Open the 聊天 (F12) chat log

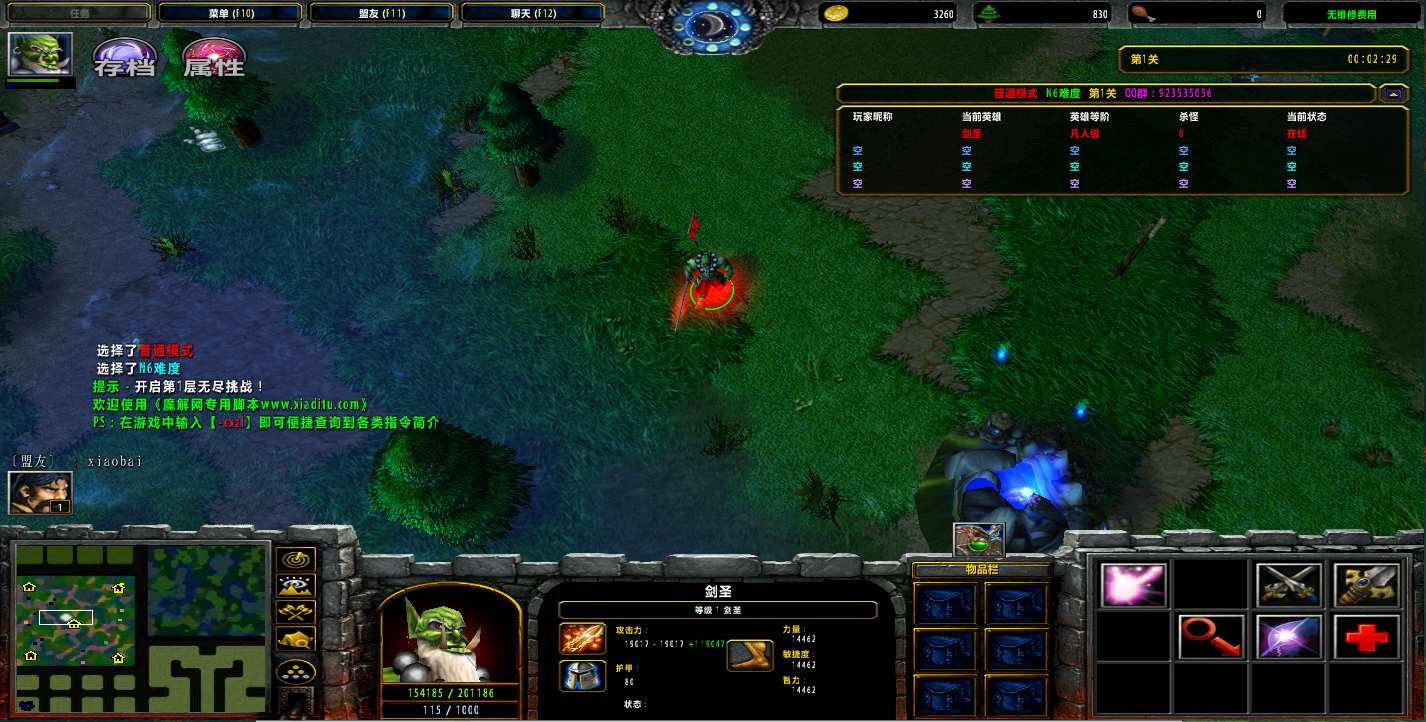pyautogui.click(x=532, y=14)
